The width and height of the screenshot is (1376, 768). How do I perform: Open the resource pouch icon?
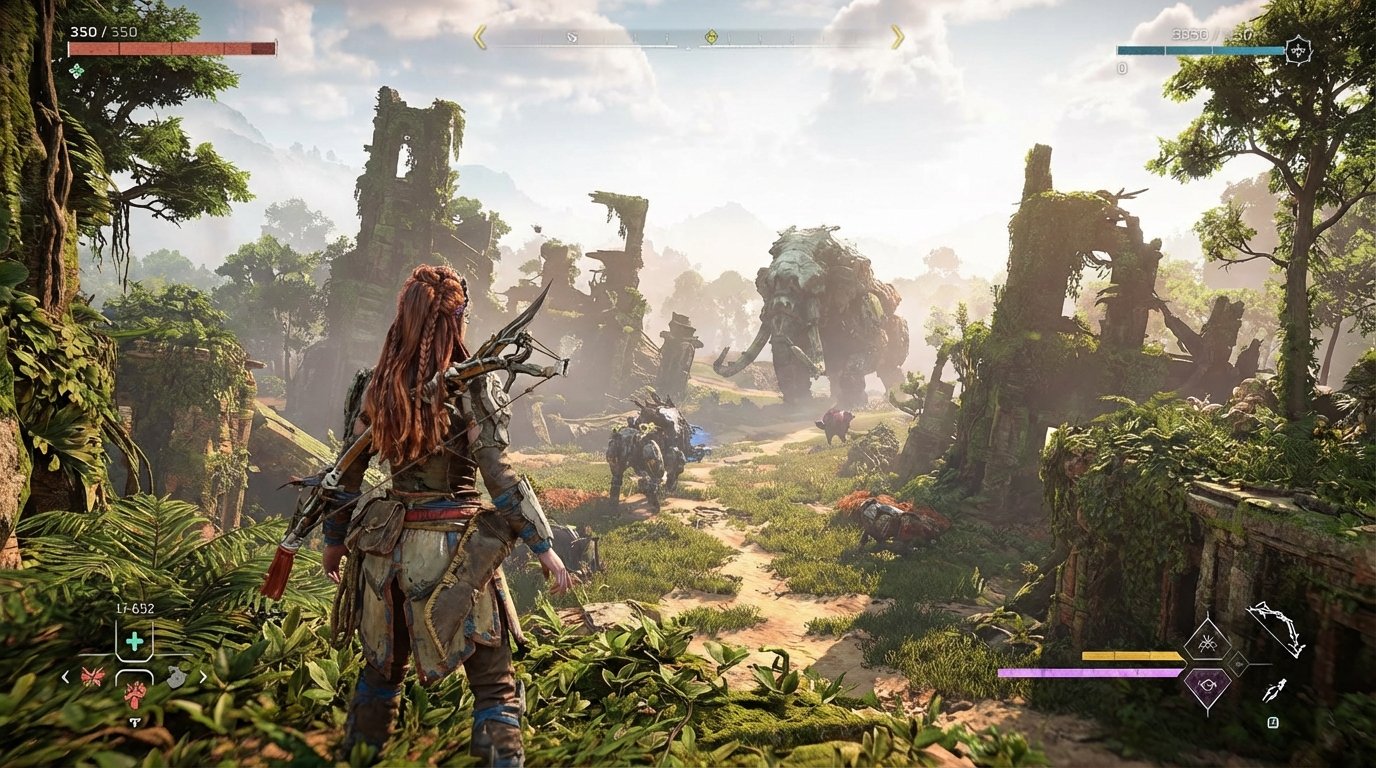(176, 676)
